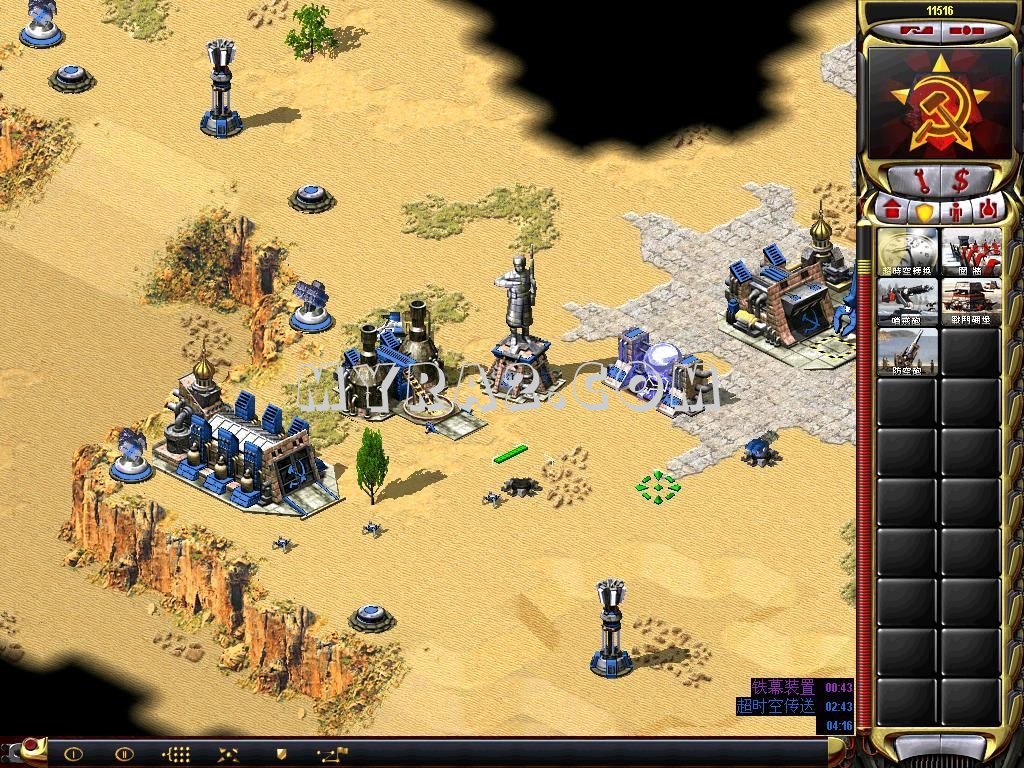Switch to the buildings production tab
Image resolution: width=1024 pixels, height=768 pixels.
point(893,211)
